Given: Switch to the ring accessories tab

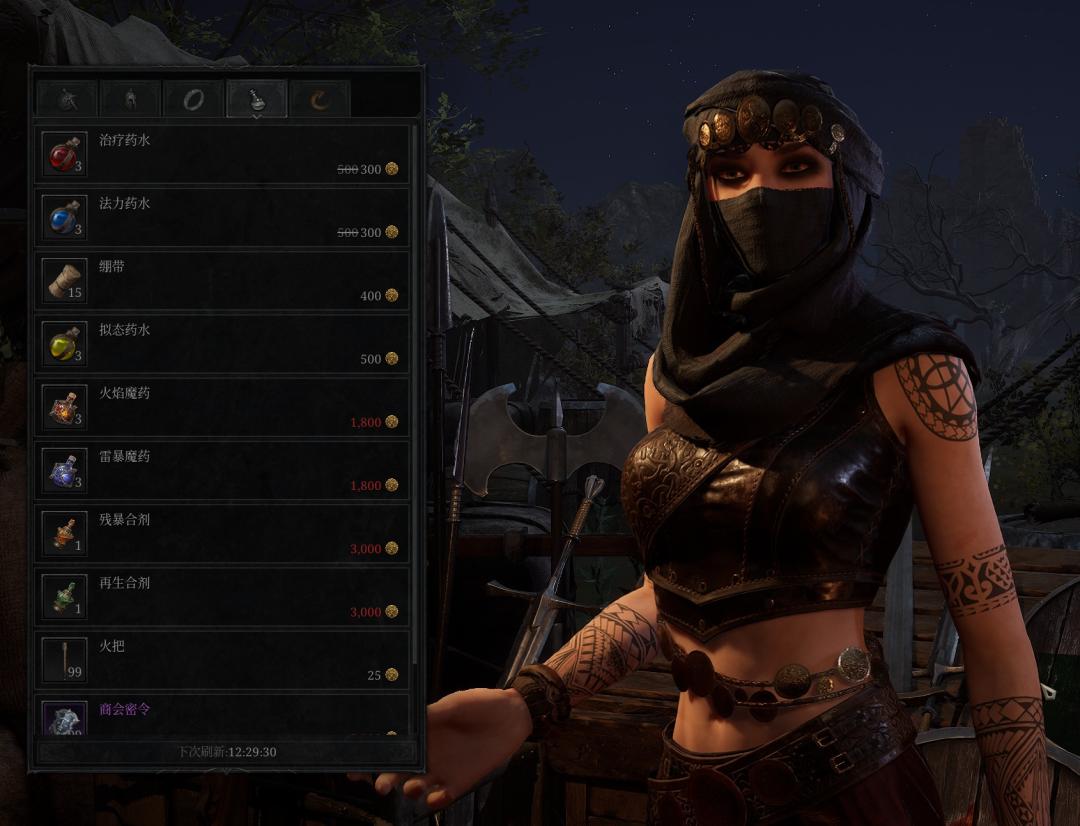Looking at the screenshot, I should point(193,99).
